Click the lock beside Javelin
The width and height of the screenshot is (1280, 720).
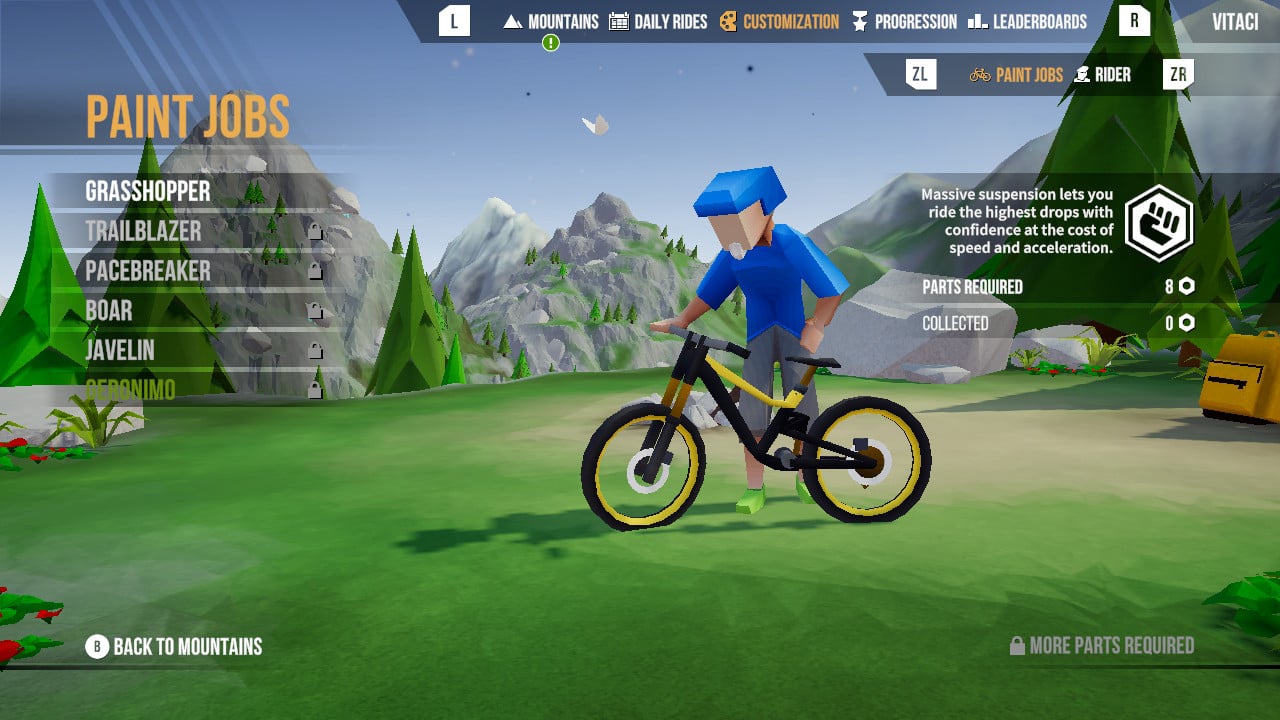click(314, 348)
